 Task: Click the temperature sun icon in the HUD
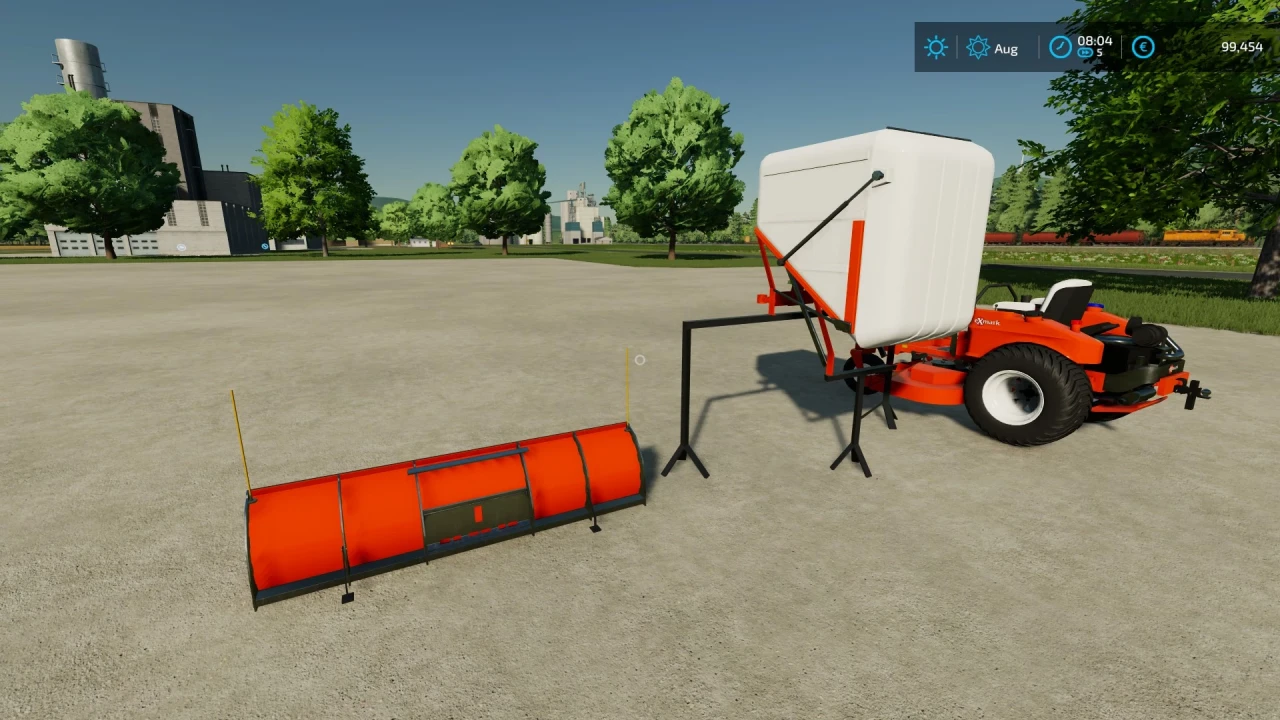pos(936,47)
